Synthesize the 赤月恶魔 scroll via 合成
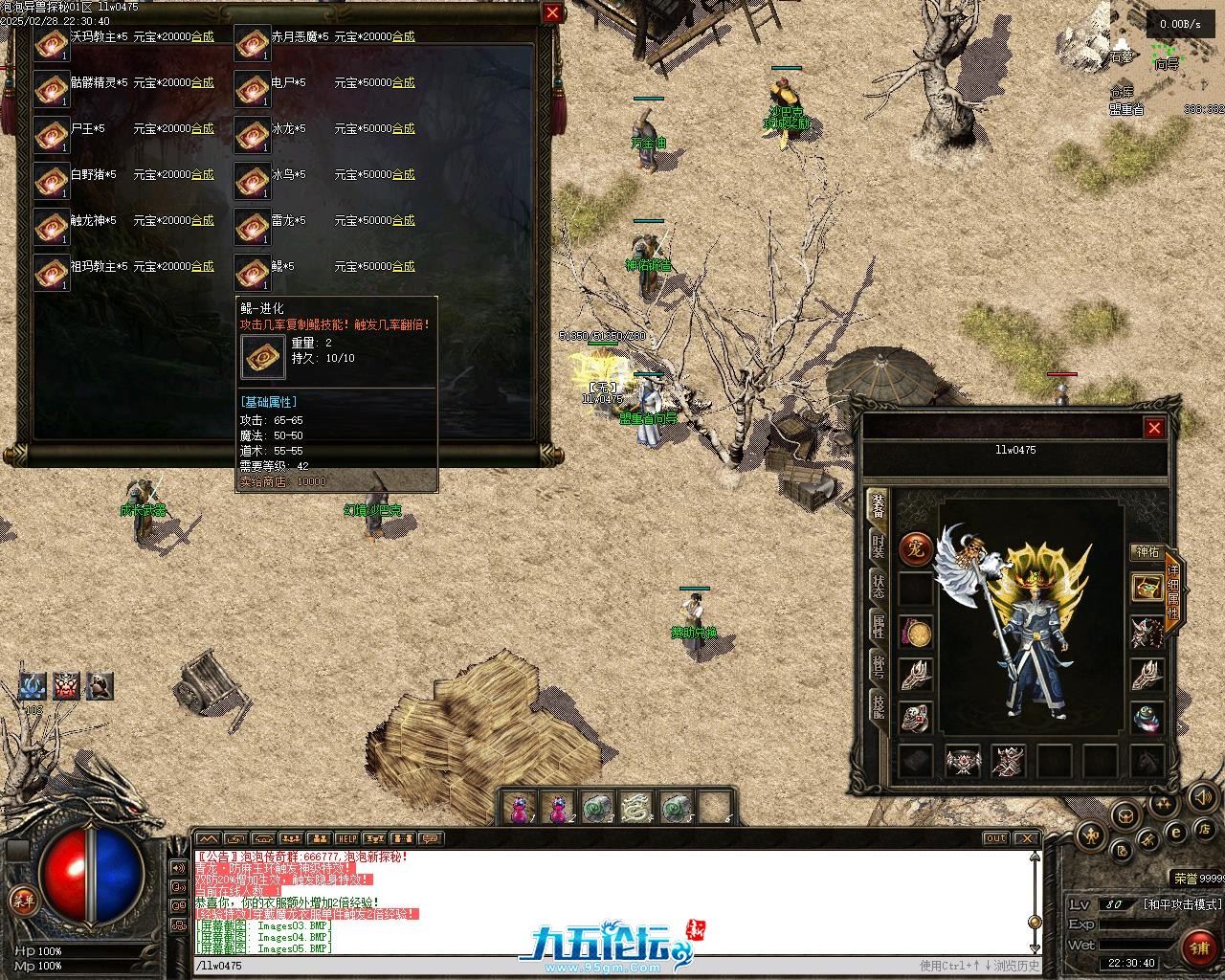 [x=403, y=36]
